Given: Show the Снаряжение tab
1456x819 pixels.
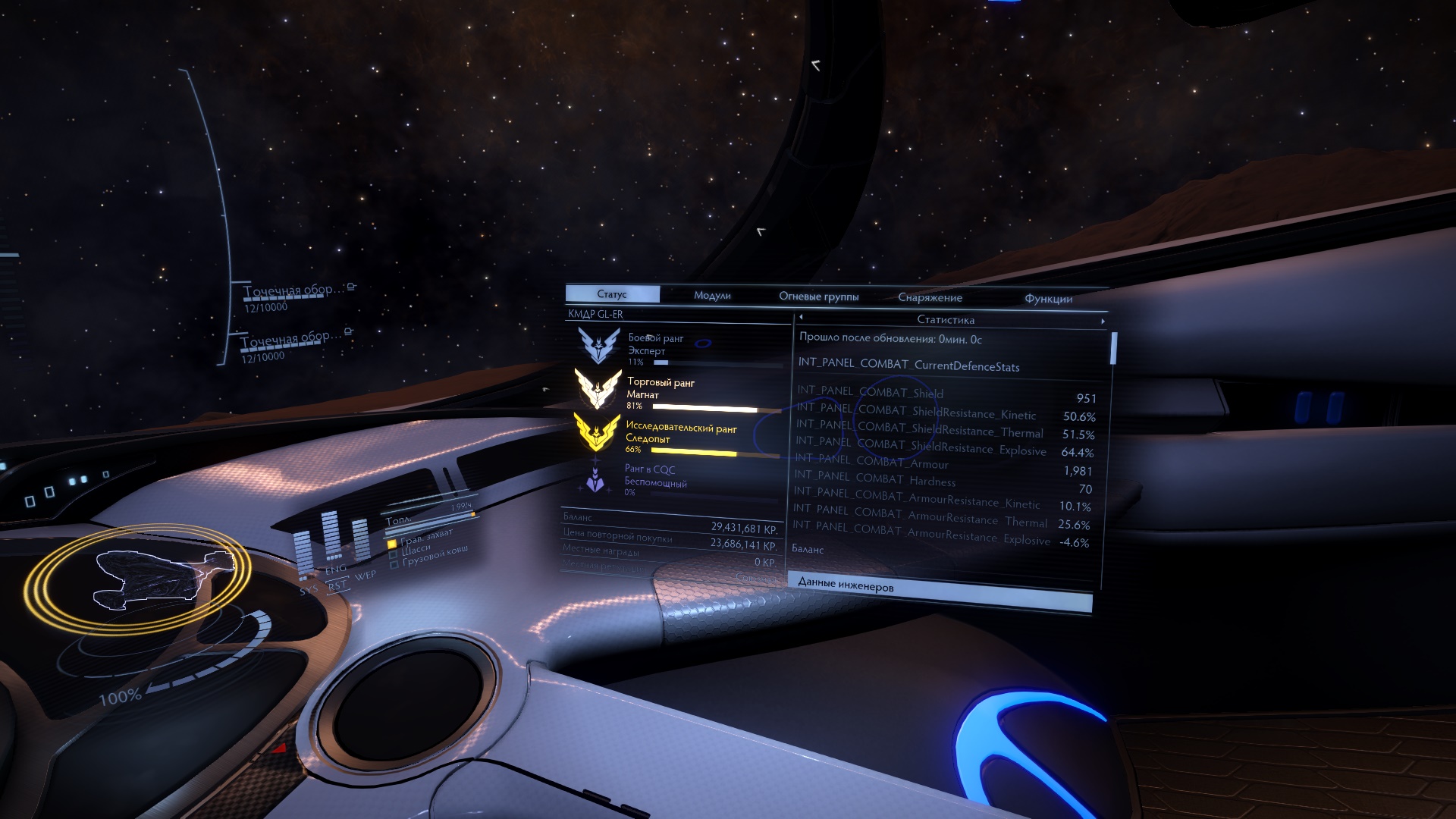Looking at the screenshot, I should 930,298.
